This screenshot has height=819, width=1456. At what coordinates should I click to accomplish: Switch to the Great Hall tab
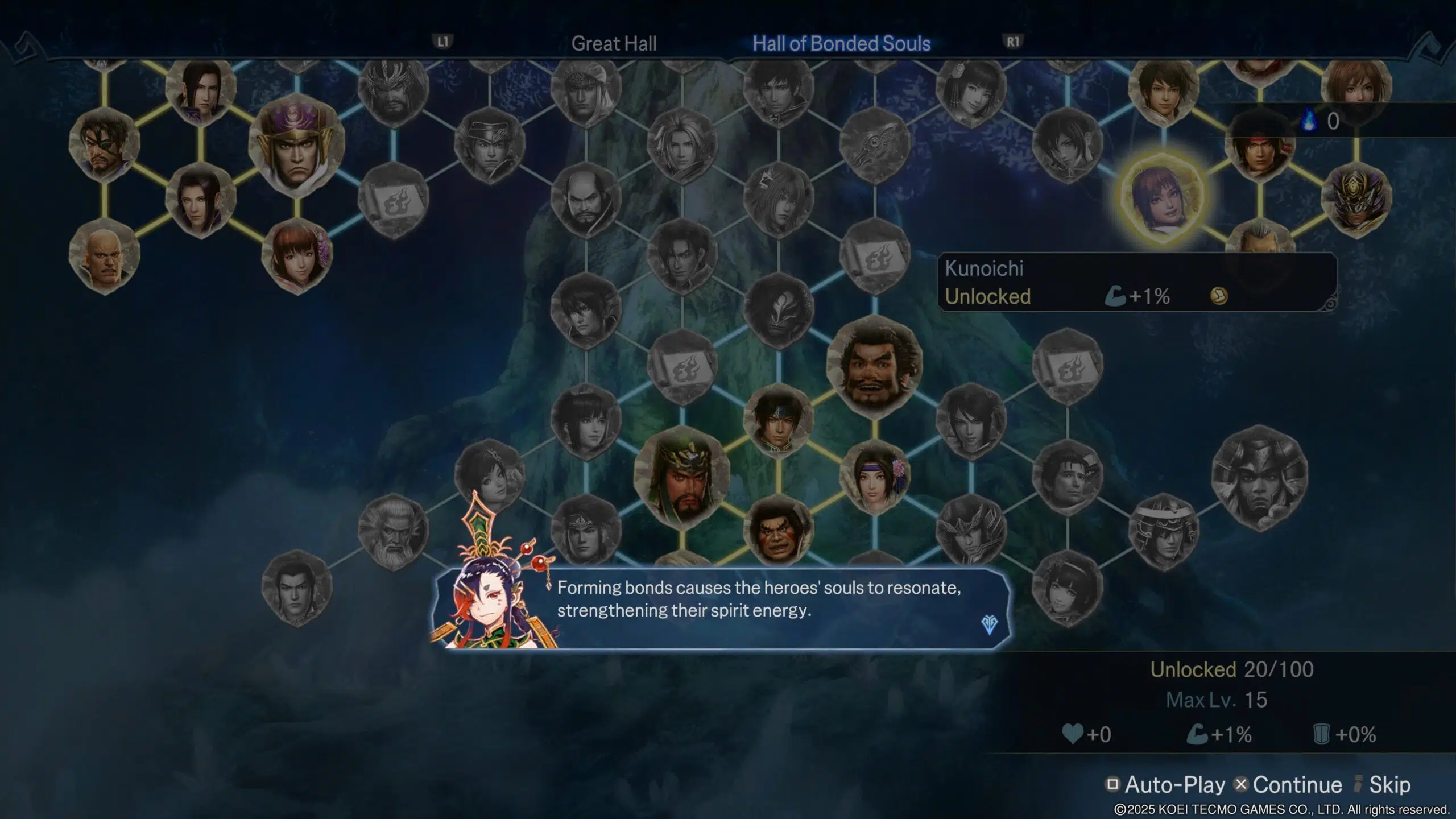pyautogui.click(x=614, y=43)
